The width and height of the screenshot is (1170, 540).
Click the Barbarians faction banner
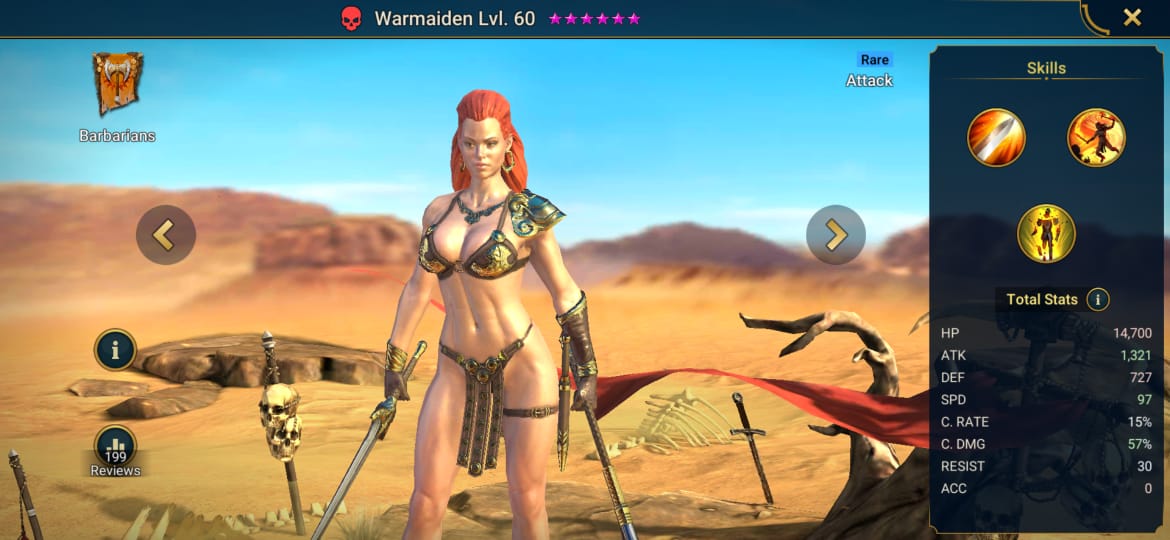click(x=118, y=84)
